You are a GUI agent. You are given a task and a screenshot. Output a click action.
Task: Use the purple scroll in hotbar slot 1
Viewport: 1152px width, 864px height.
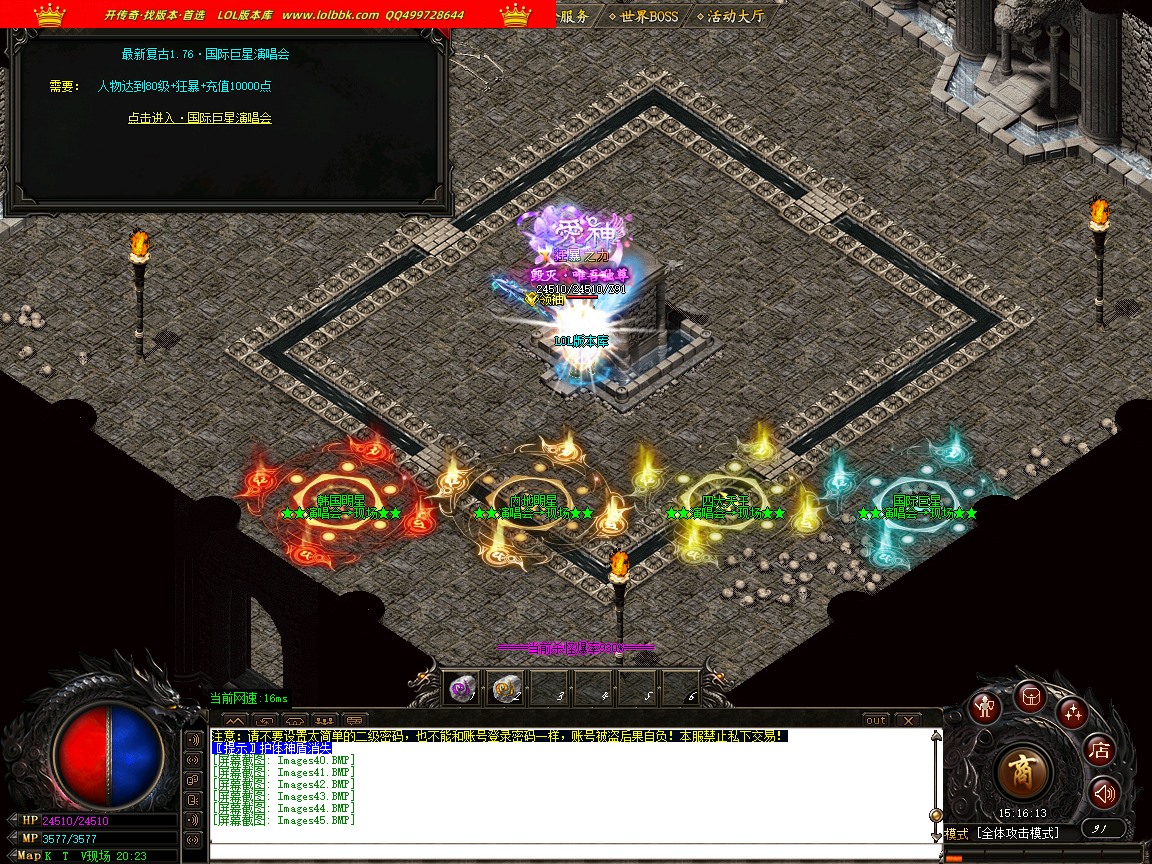tap(461, 688)
